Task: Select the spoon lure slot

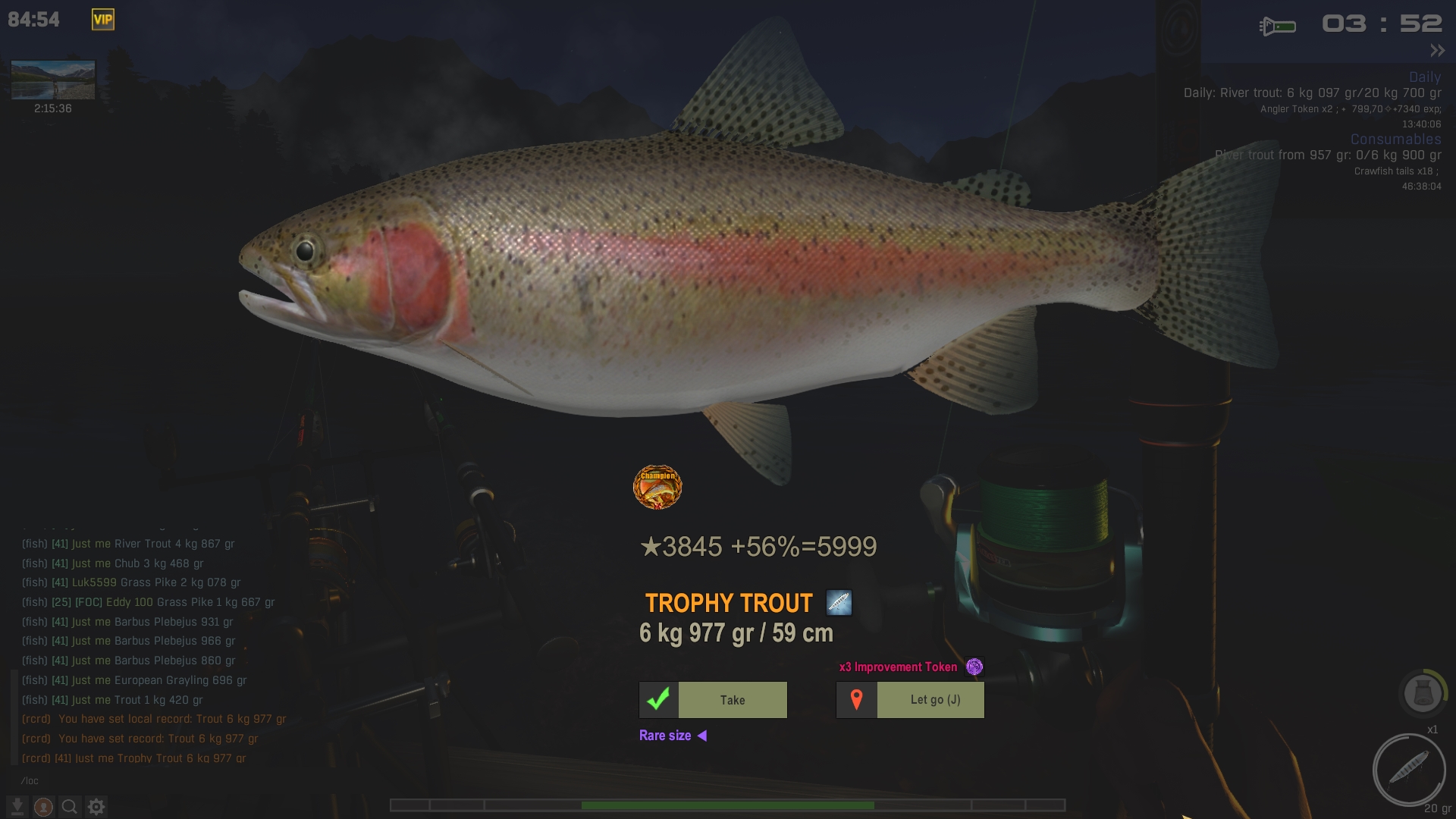Action: [x=1409, y=770]
